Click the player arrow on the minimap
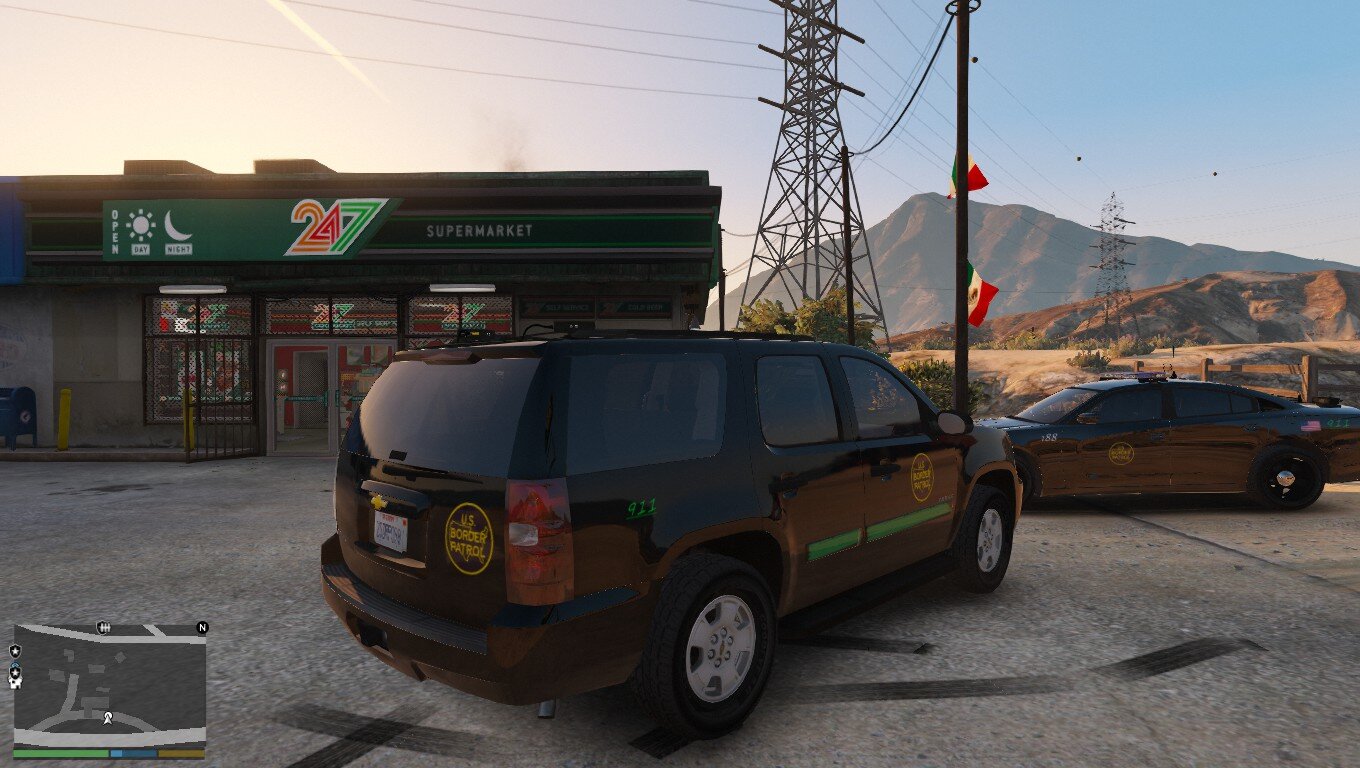 pos(107,717)
